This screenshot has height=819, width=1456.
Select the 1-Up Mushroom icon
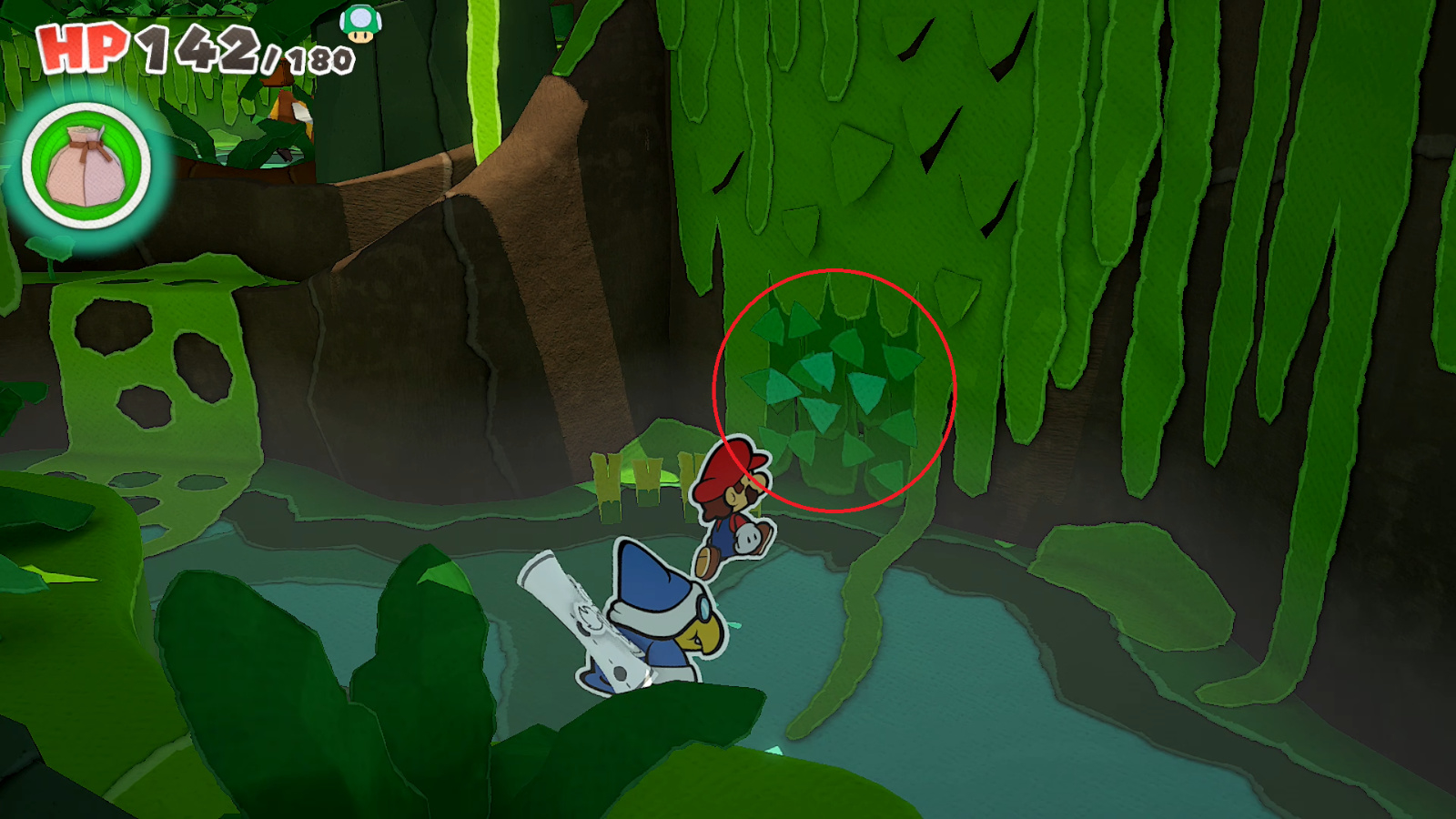point(360,24)
